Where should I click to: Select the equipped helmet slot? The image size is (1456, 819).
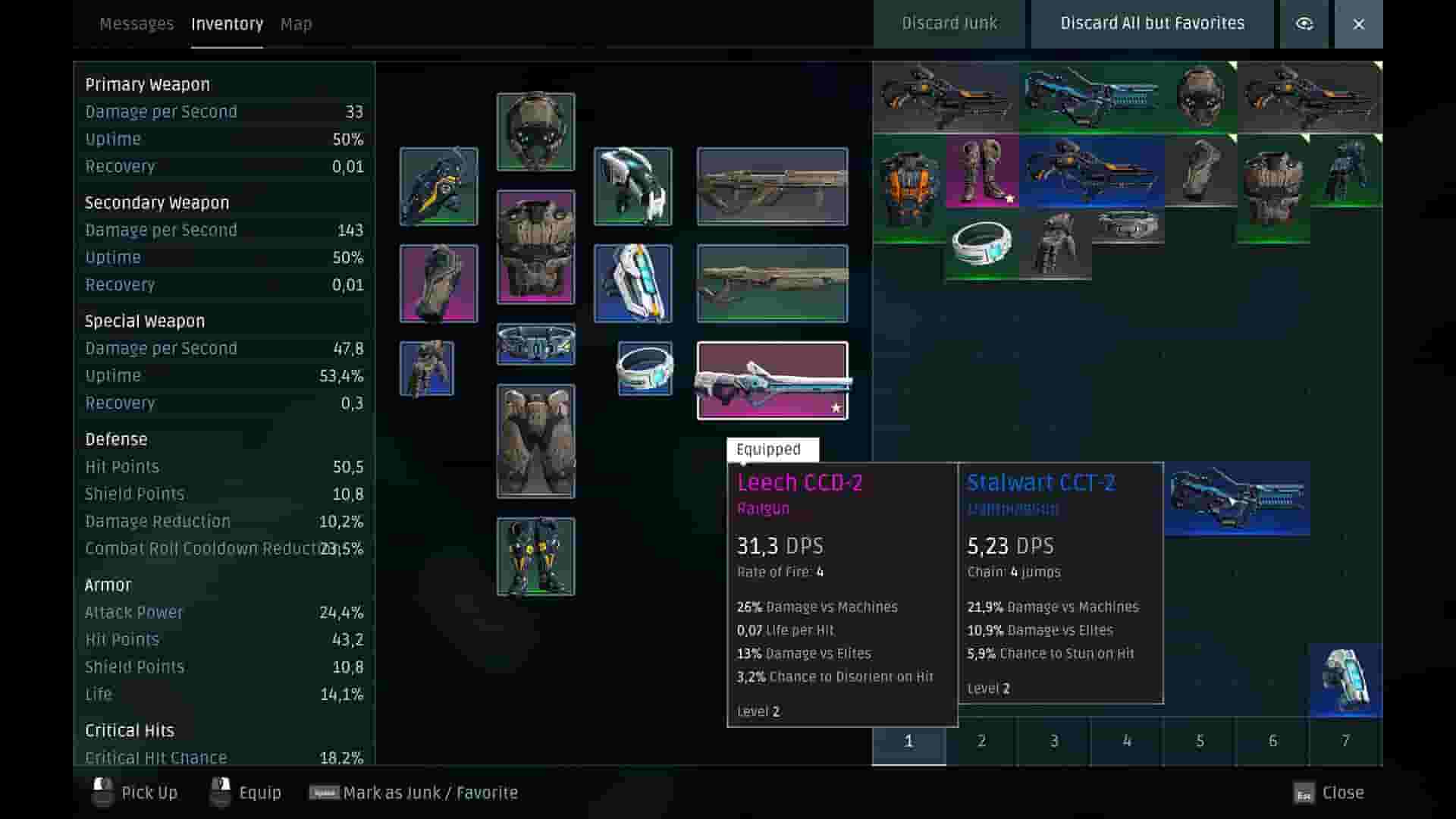(535, 130)
